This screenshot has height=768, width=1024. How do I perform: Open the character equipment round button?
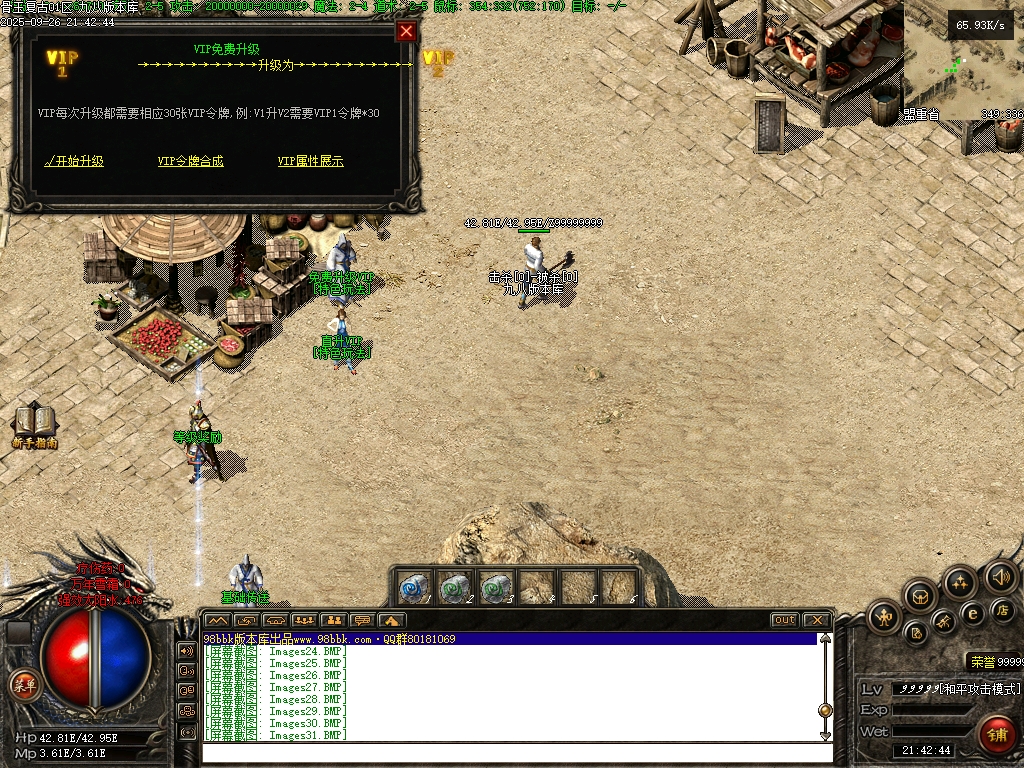pos(885,618)
